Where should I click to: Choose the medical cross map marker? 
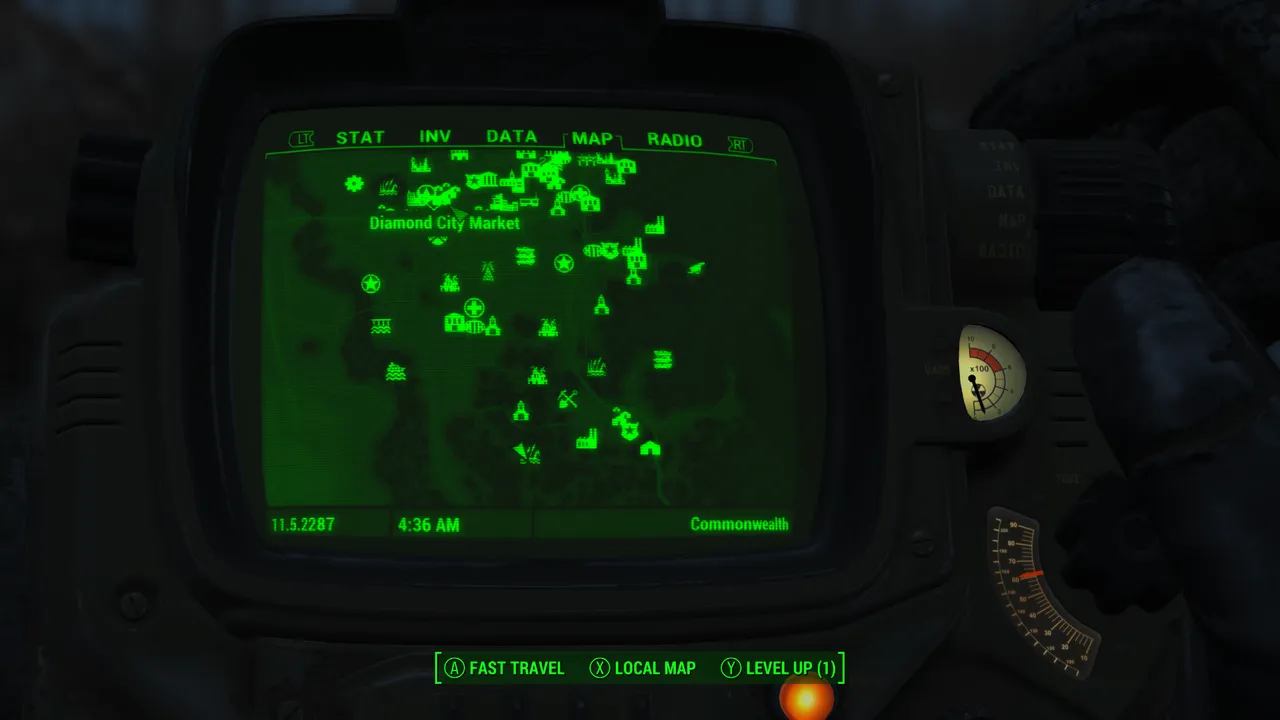tap(474, 307)
